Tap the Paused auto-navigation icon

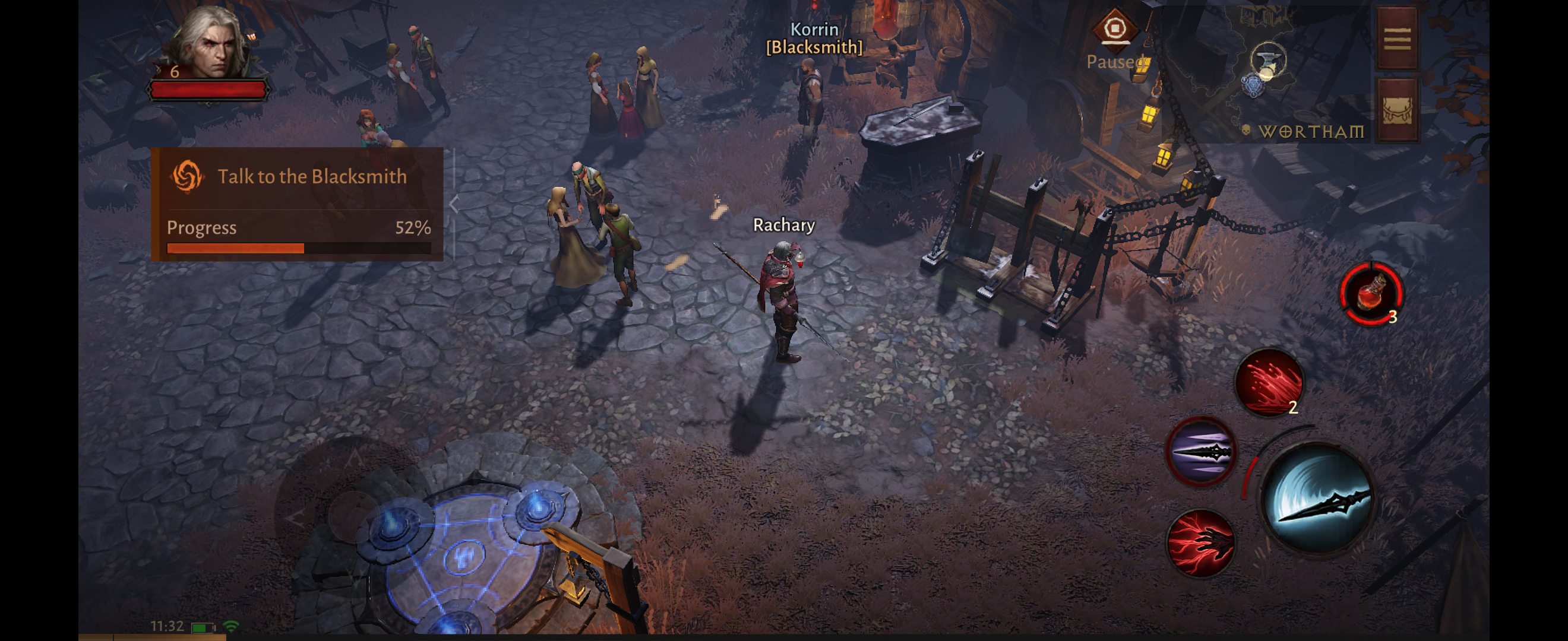coord(1114,30)
